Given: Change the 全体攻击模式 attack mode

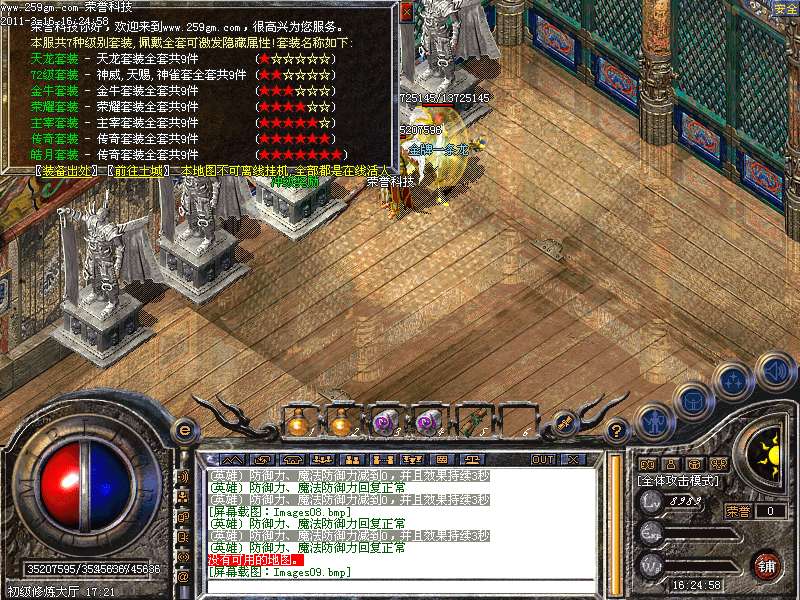Looking at the screenshot, I should click(x=675, y=481).
